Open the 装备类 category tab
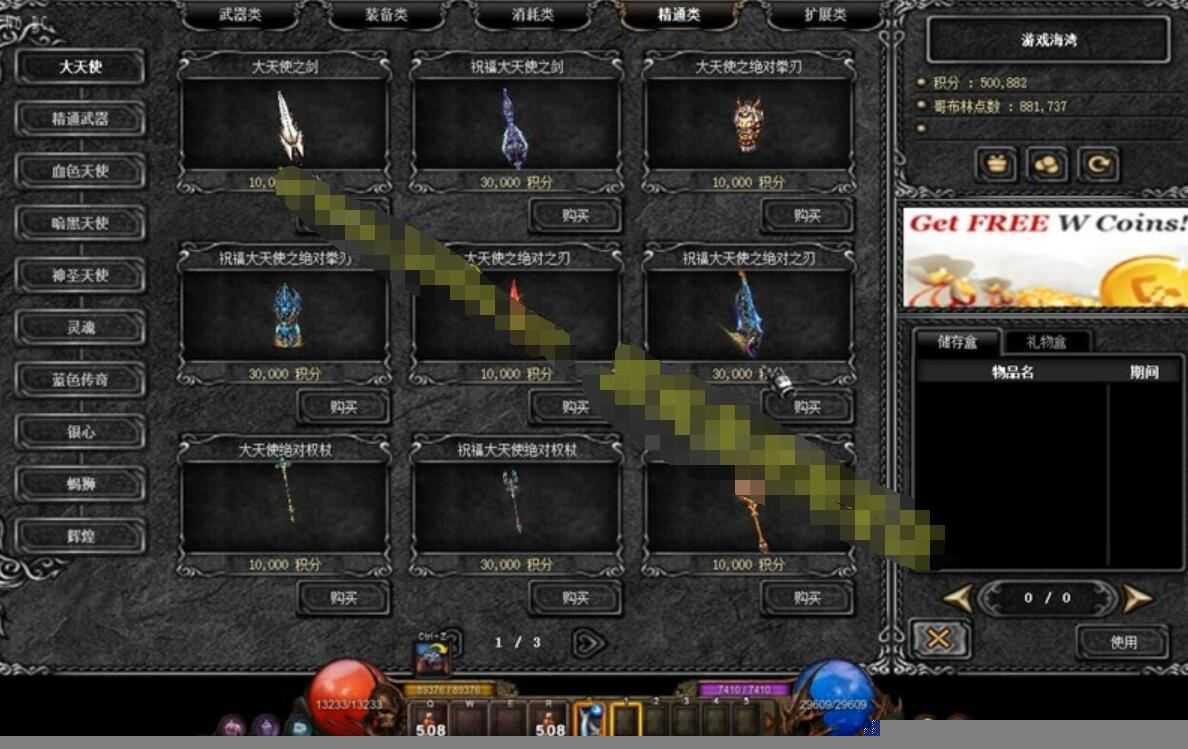Viewport: 1188px width, 749px height. 385,15
